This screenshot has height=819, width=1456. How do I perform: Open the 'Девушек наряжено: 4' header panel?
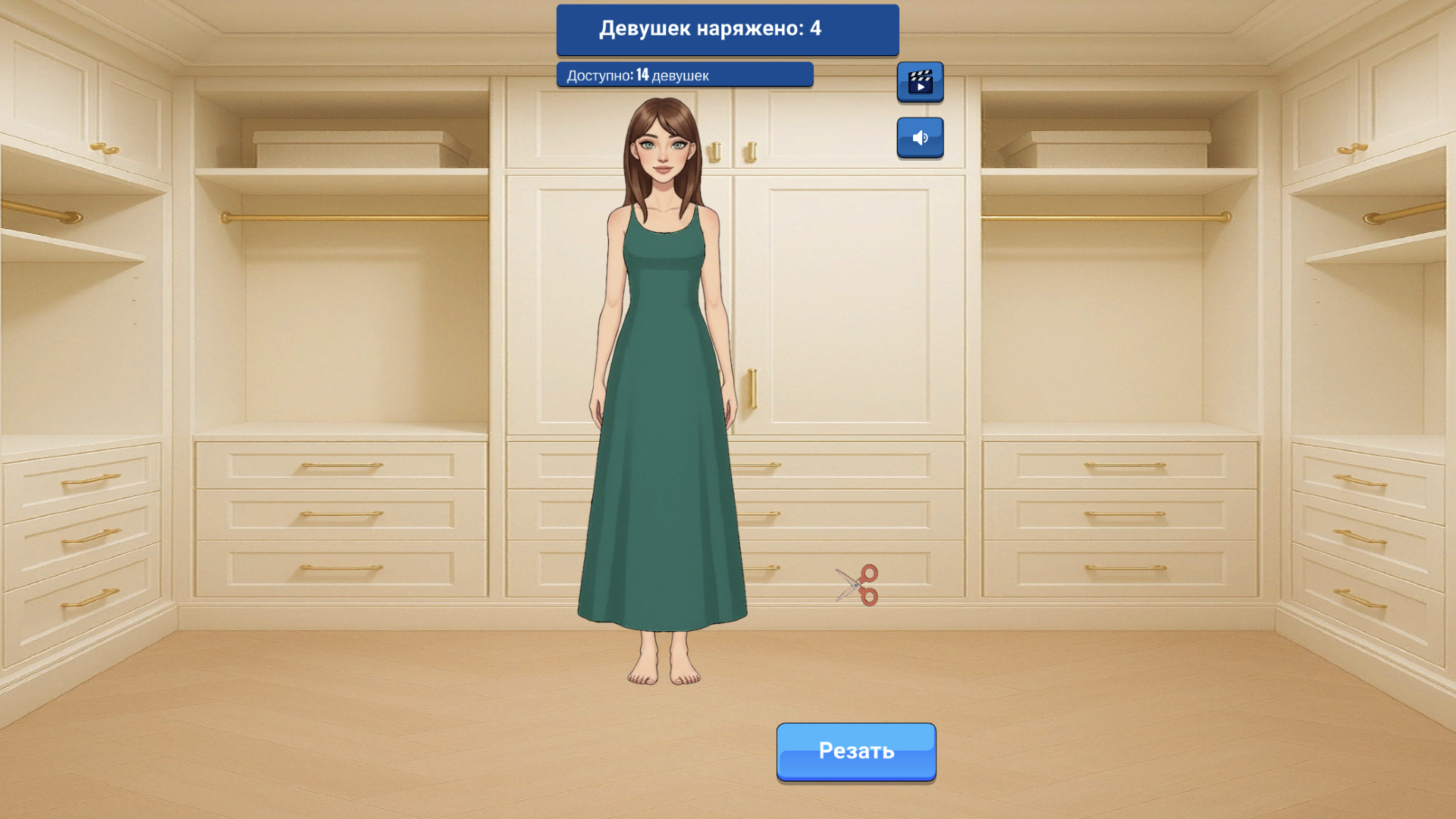click(x=726, y=30)
